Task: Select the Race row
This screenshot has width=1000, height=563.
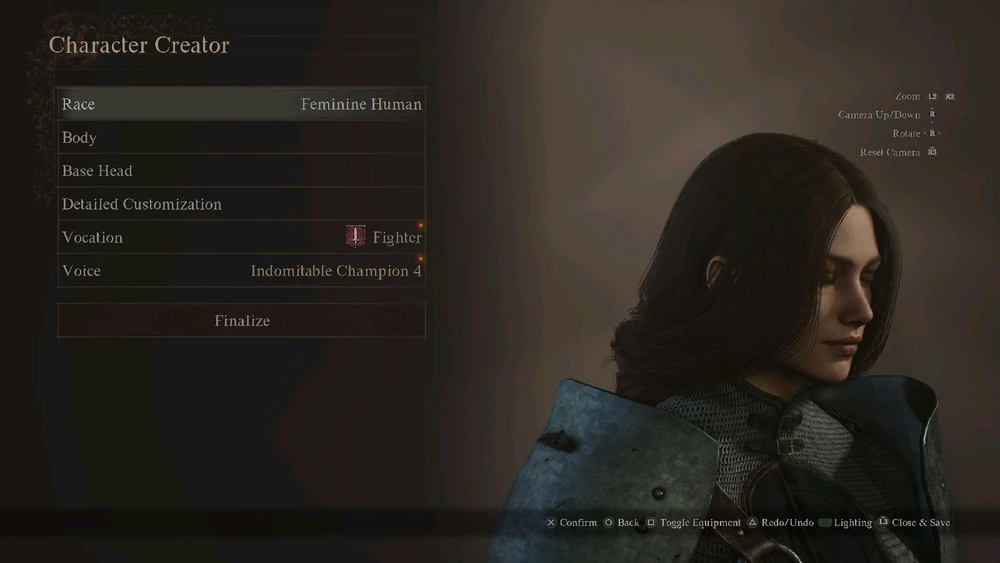Action: 241,104
